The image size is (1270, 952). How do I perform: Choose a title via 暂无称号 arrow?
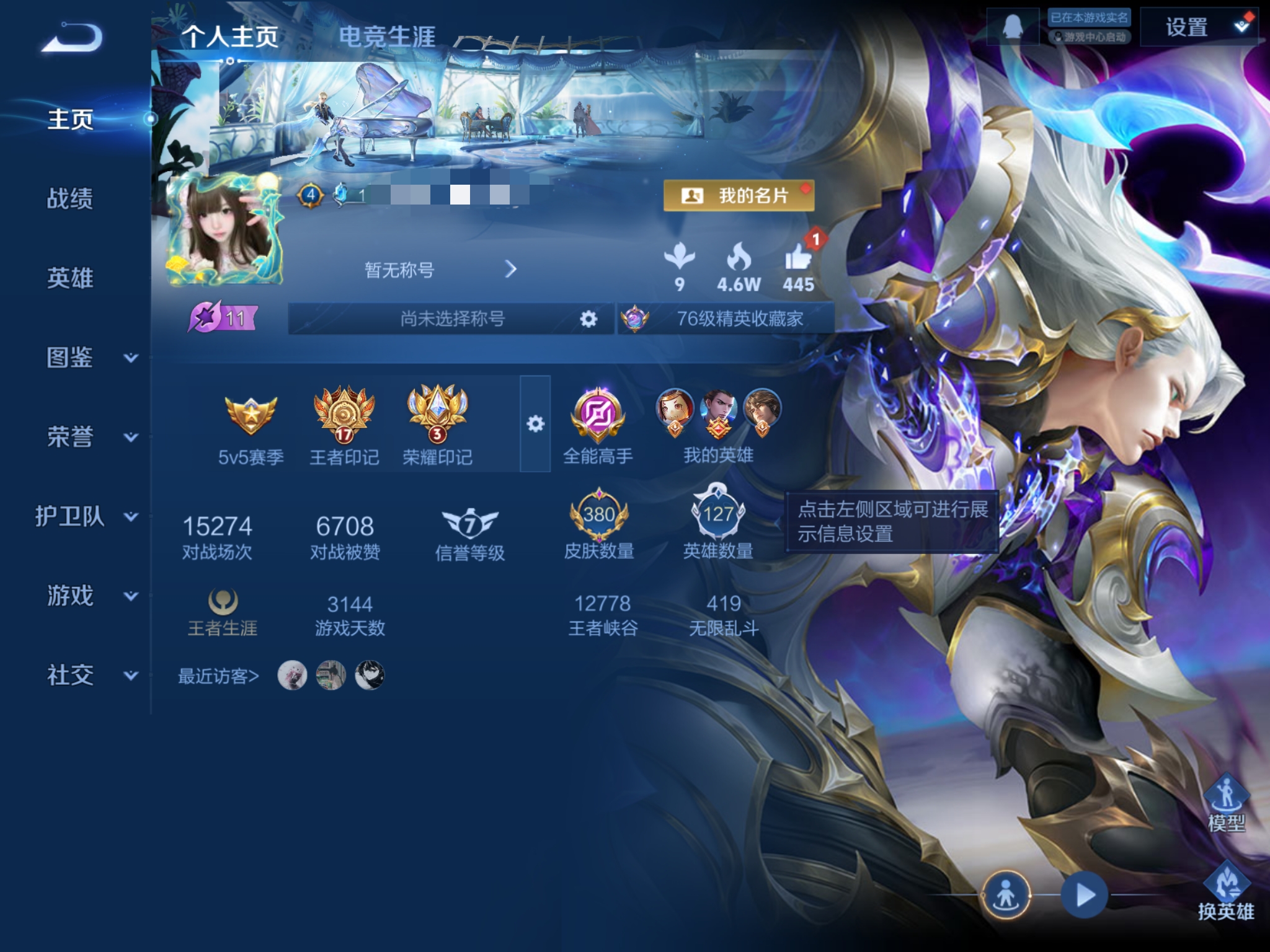(x=510, y=270)
